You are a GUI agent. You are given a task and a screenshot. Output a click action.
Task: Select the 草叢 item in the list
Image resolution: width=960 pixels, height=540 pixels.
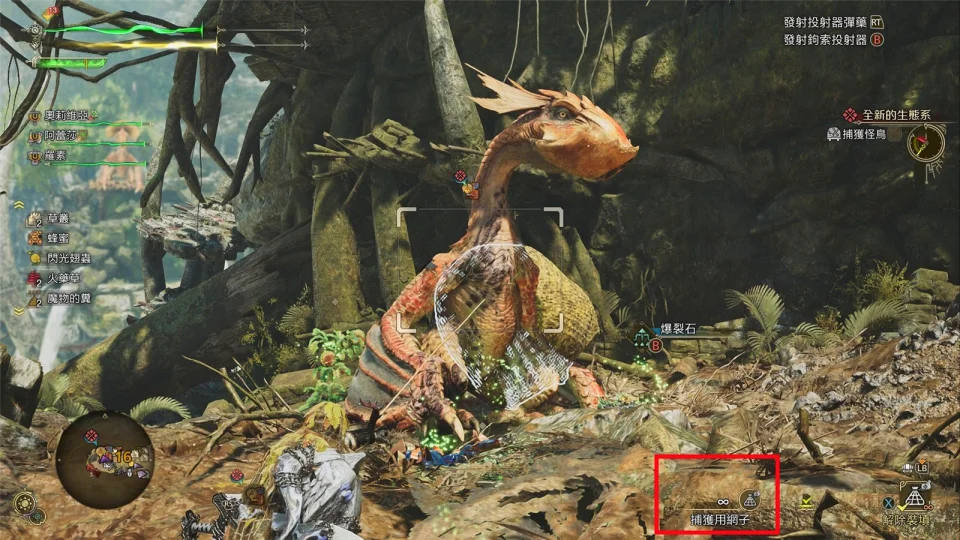point(59,217)
